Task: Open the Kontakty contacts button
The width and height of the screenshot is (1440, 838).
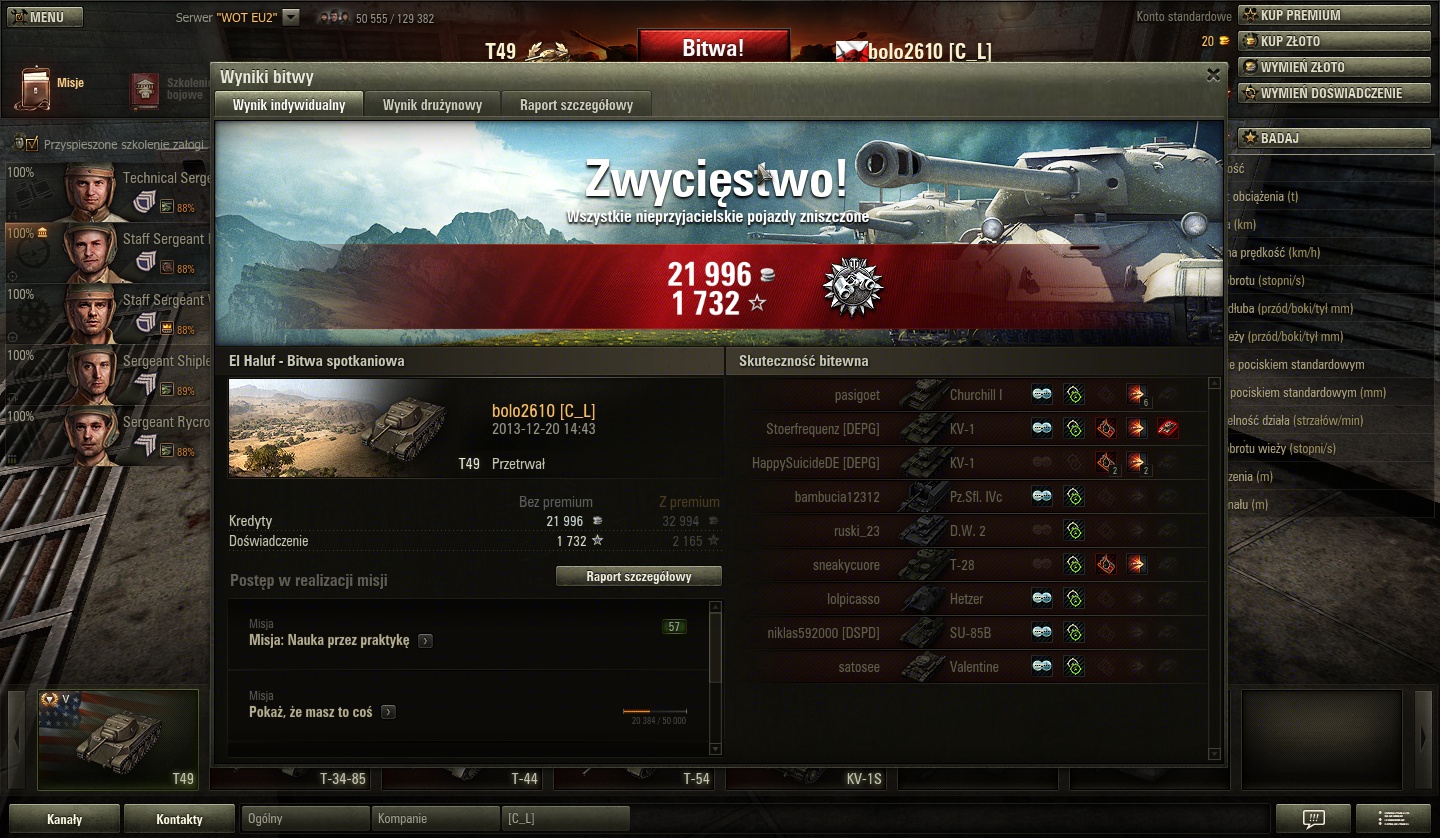Action: pos(180,819)
